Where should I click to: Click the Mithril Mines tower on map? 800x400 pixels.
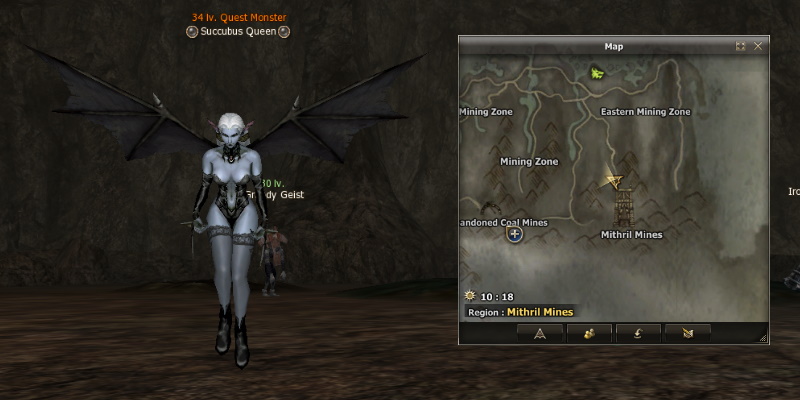pyautogui.click(x=623, y=209)
